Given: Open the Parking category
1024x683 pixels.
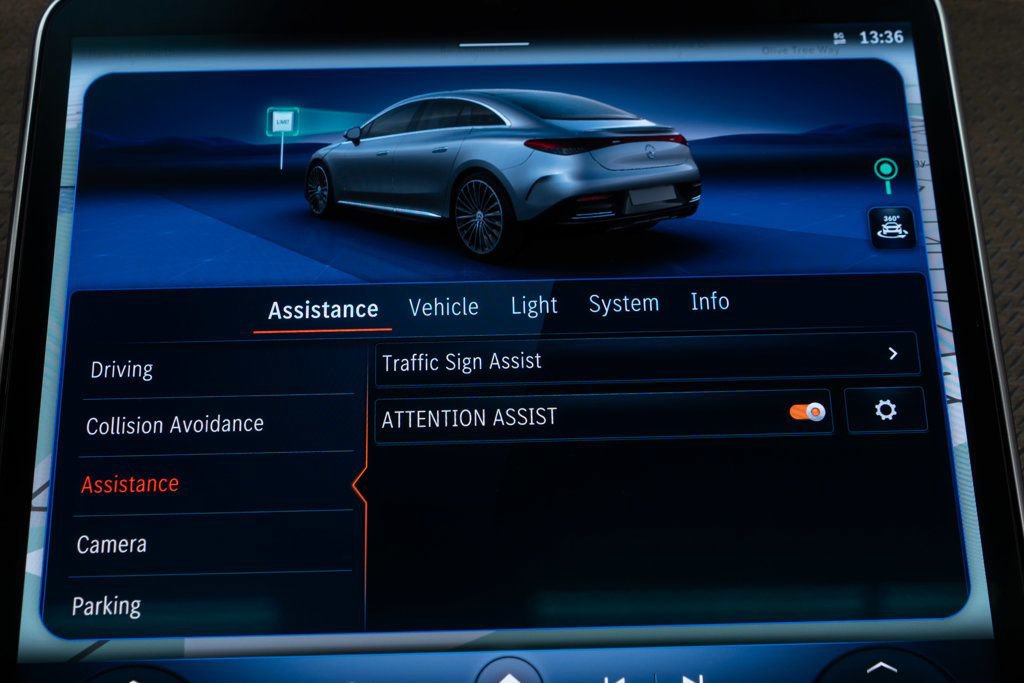Looking at the screenshot, I should (107, 606).
